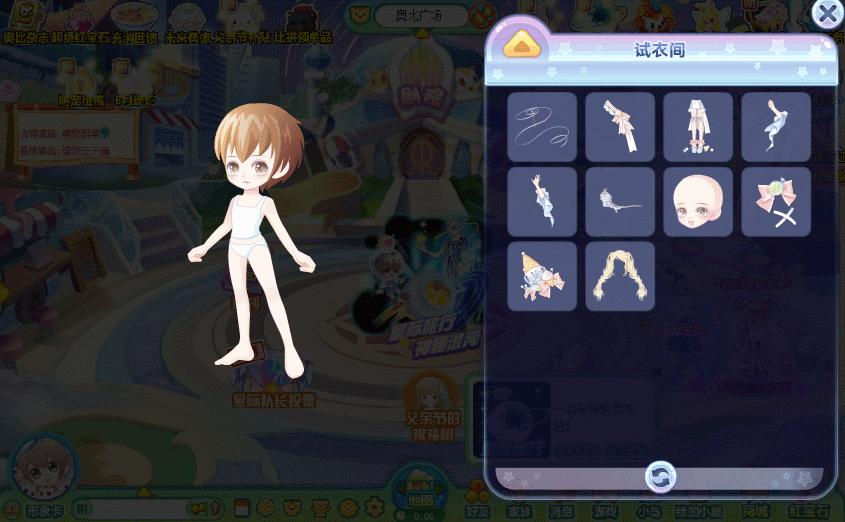Select the bald doll head face slot
This screenshot has height=522, width=845.
tap(698, 202)
